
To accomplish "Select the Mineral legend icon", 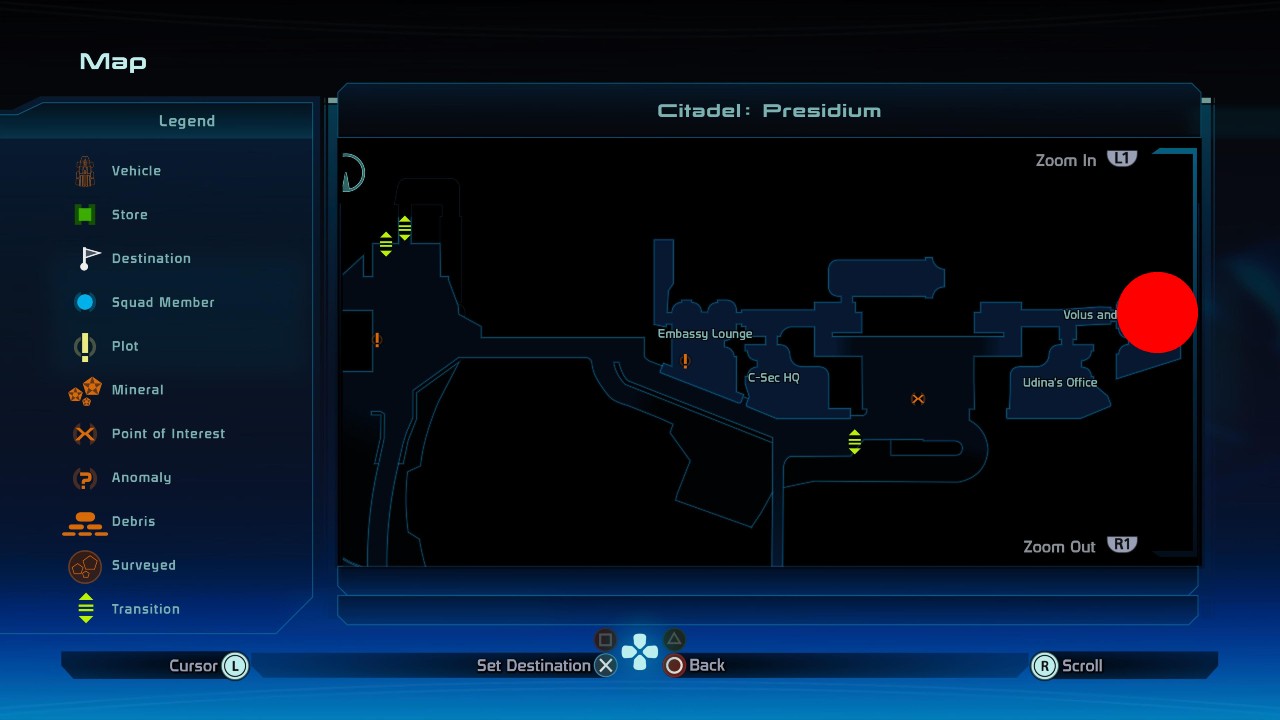I will click(85, 390).
